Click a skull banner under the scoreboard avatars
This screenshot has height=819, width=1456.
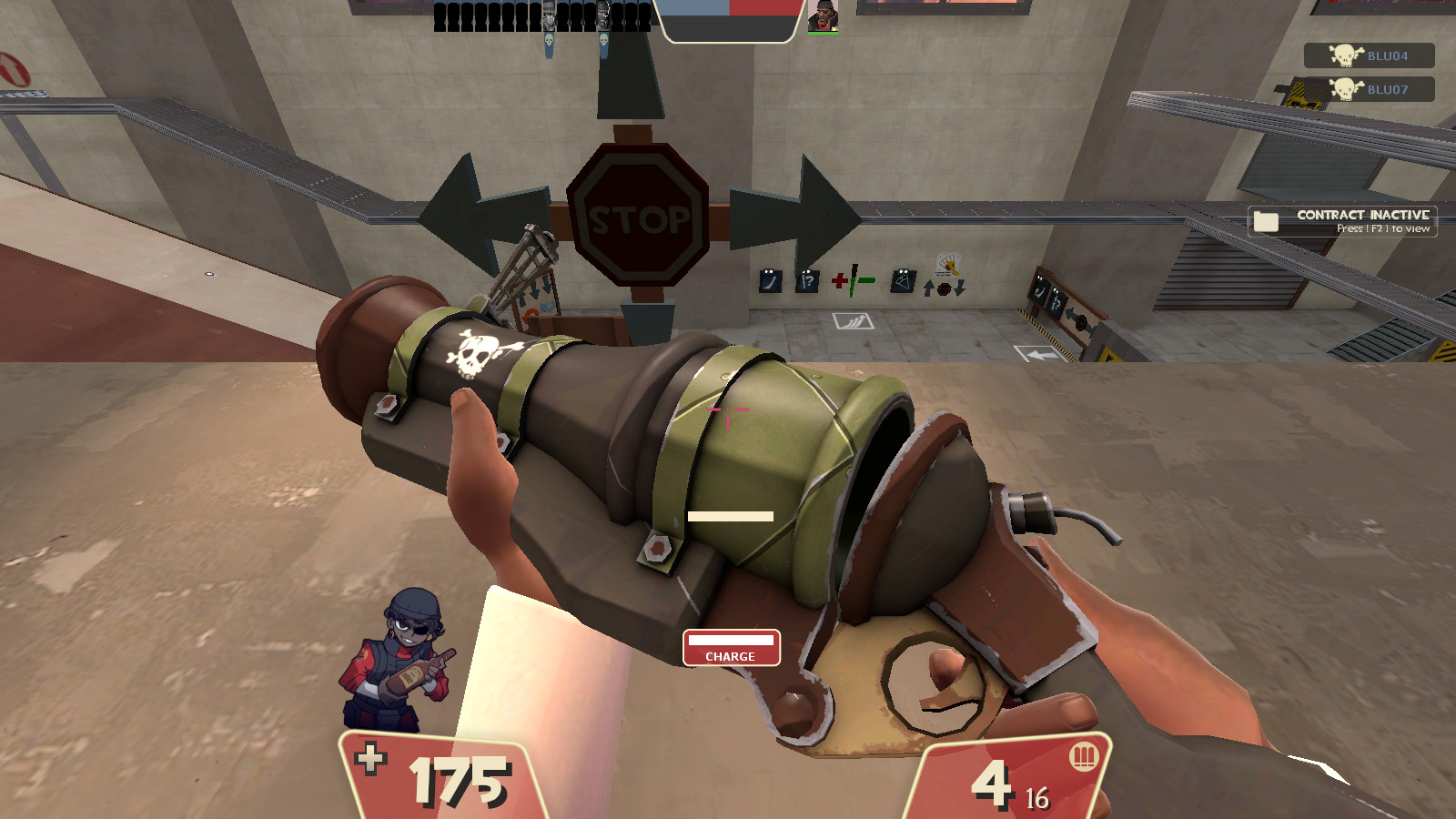551,41
